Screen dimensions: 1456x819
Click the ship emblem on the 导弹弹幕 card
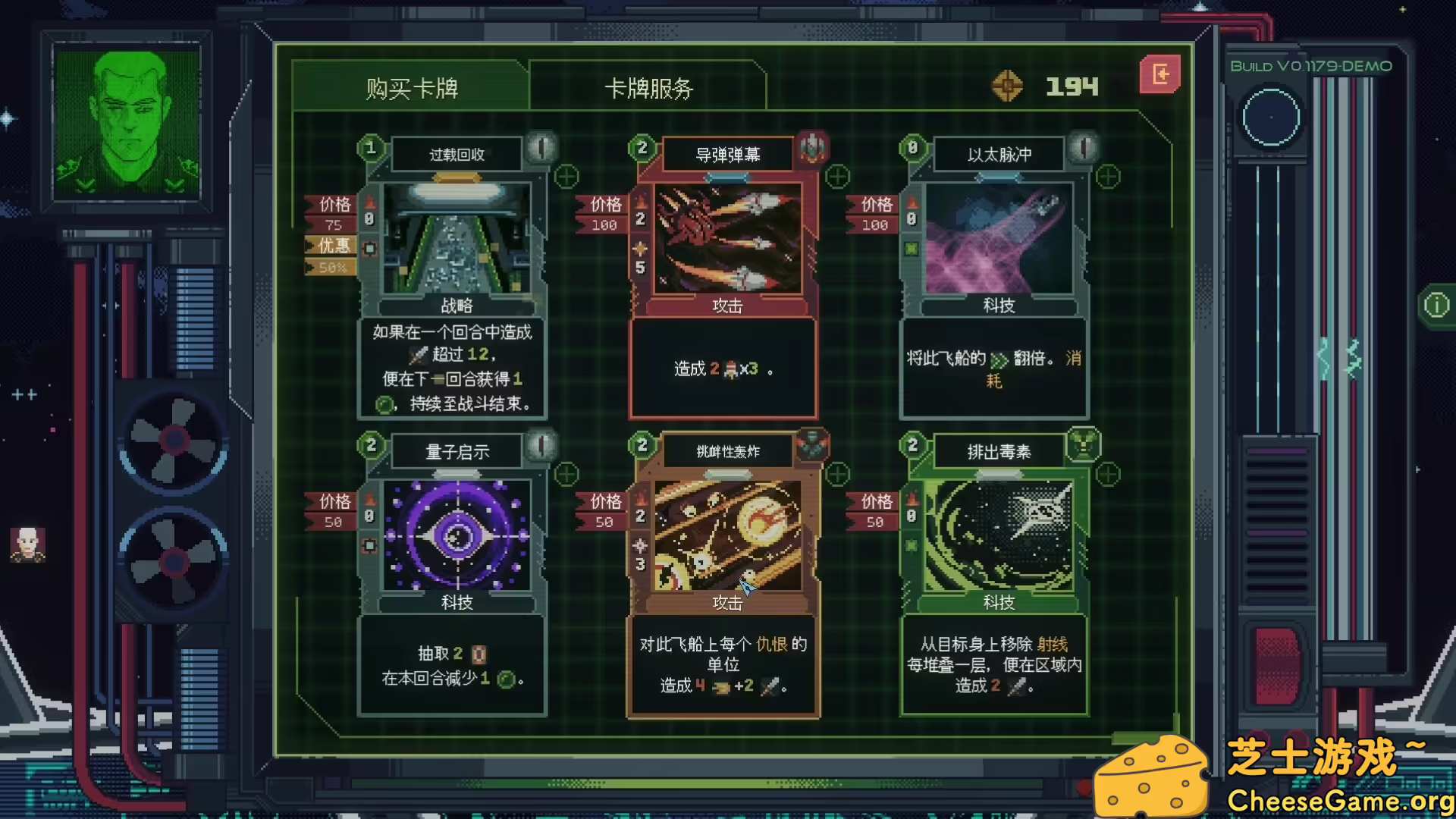click(812, 149)
